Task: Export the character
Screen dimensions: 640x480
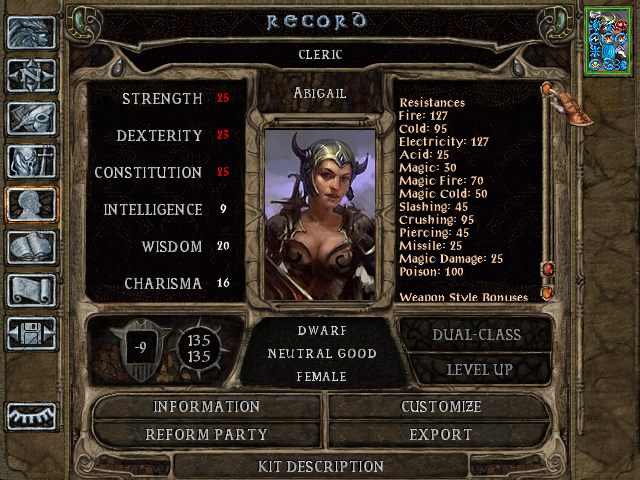Action: point(441,435)
